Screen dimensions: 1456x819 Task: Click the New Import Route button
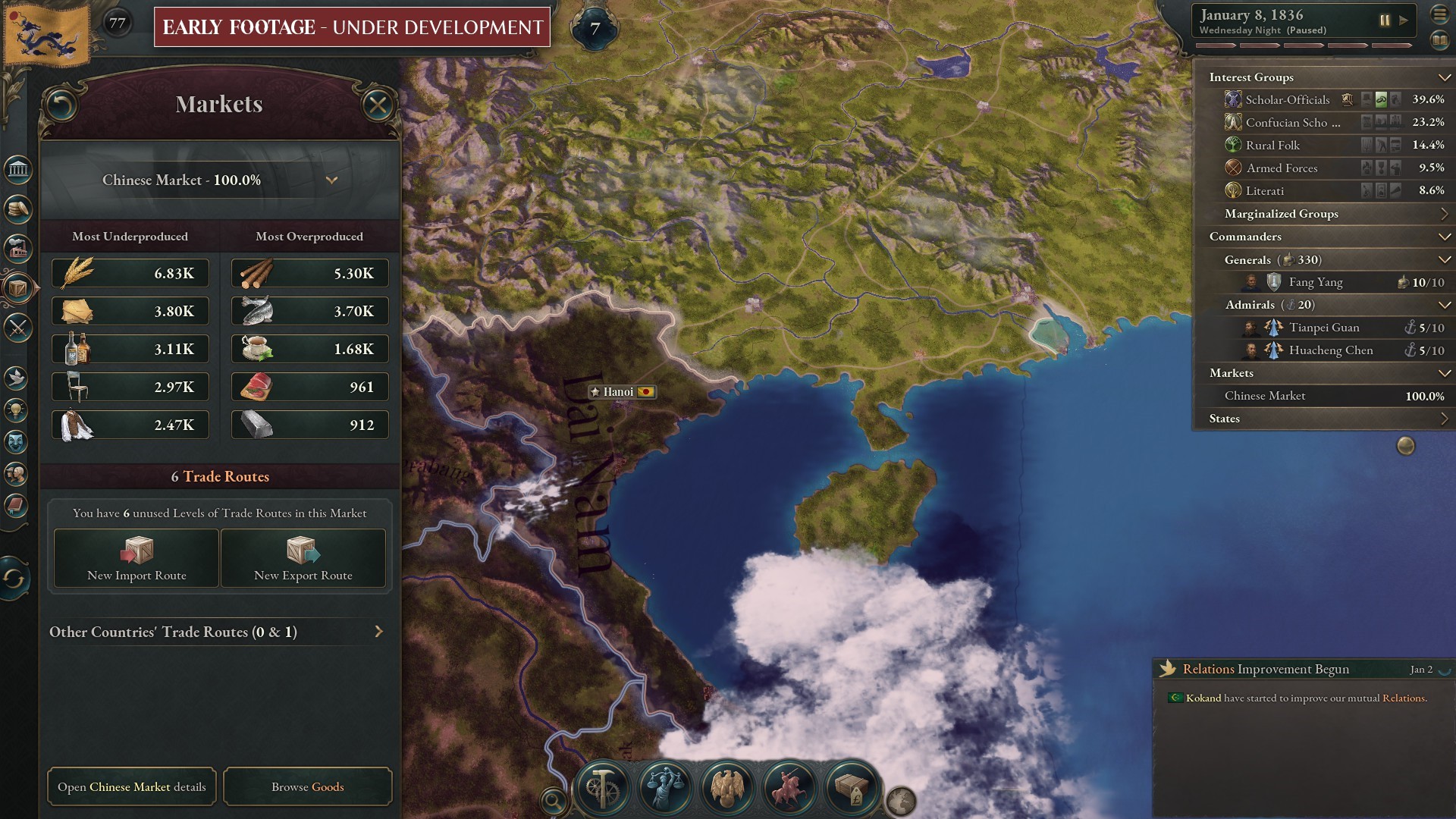coord(135,559)
